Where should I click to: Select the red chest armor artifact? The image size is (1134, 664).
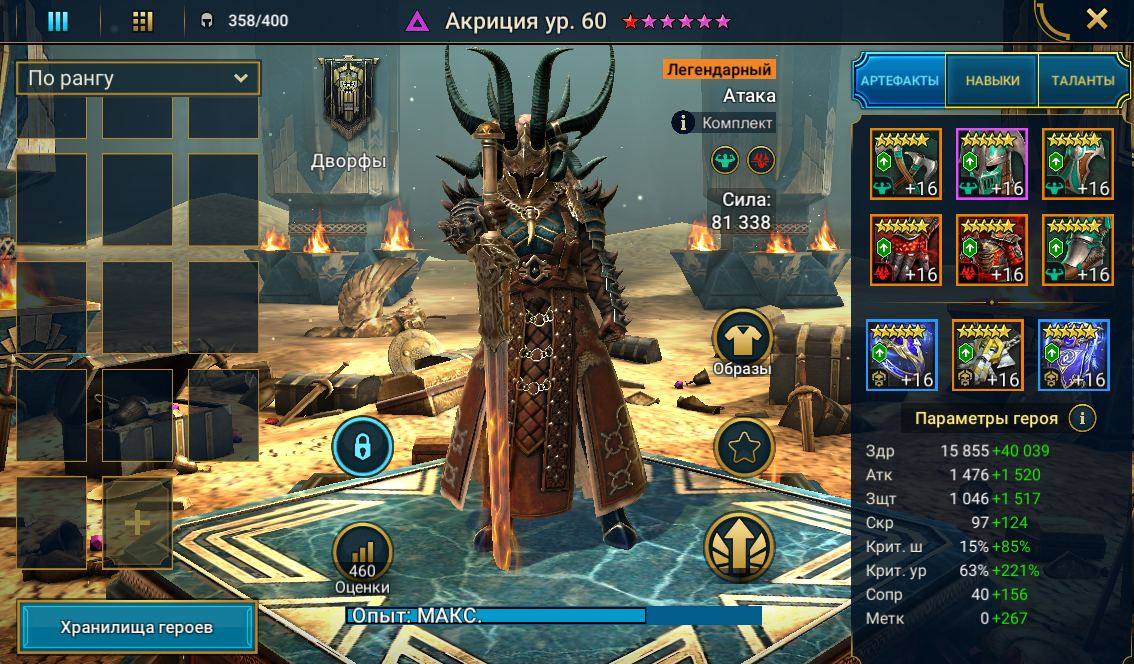pos(992,250)
